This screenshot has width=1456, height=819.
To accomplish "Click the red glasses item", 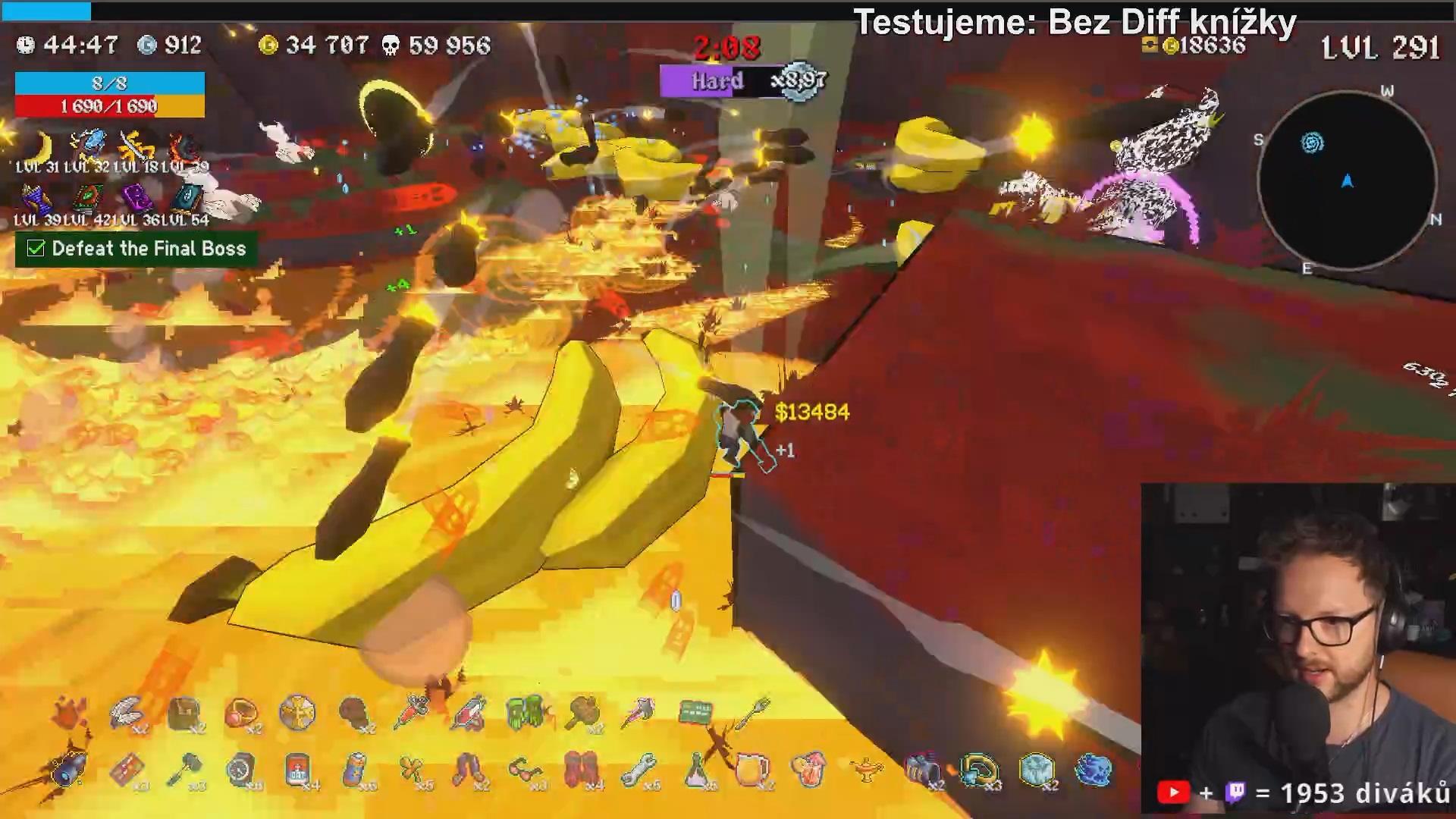I will point(525,770).
